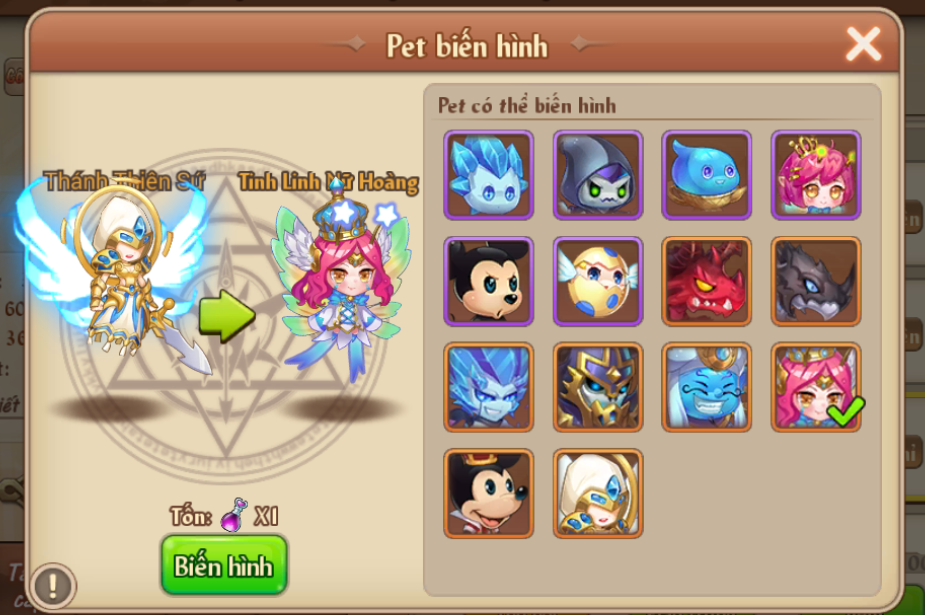Image resolution: width=926 pixels, height=616 pixels.
Task: Open the exclamation mark info button
Action: pos(54,585)
